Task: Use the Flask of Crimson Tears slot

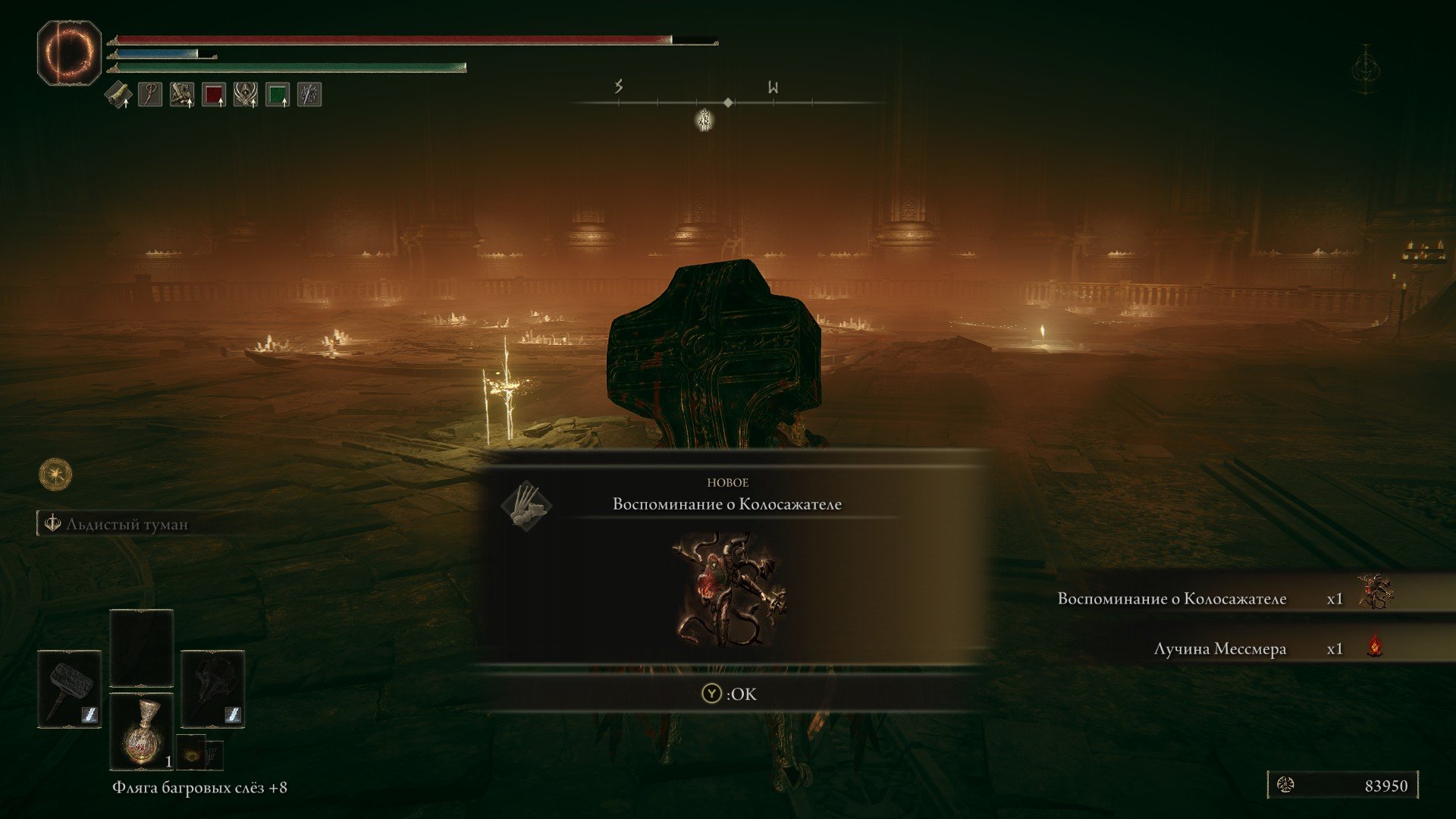Action: (142, 731)
